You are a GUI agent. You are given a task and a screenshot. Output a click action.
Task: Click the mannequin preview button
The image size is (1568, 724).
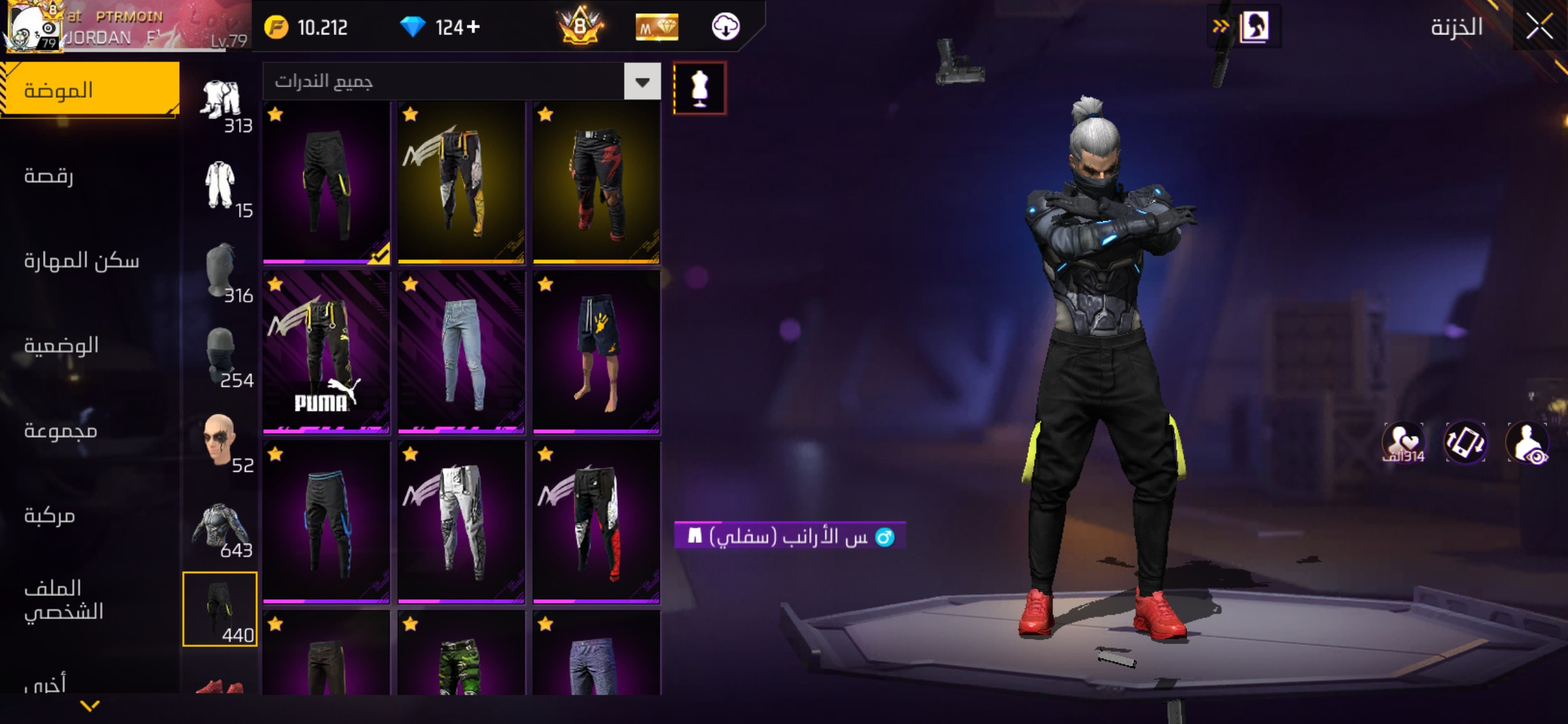click(x=699, y=88)
